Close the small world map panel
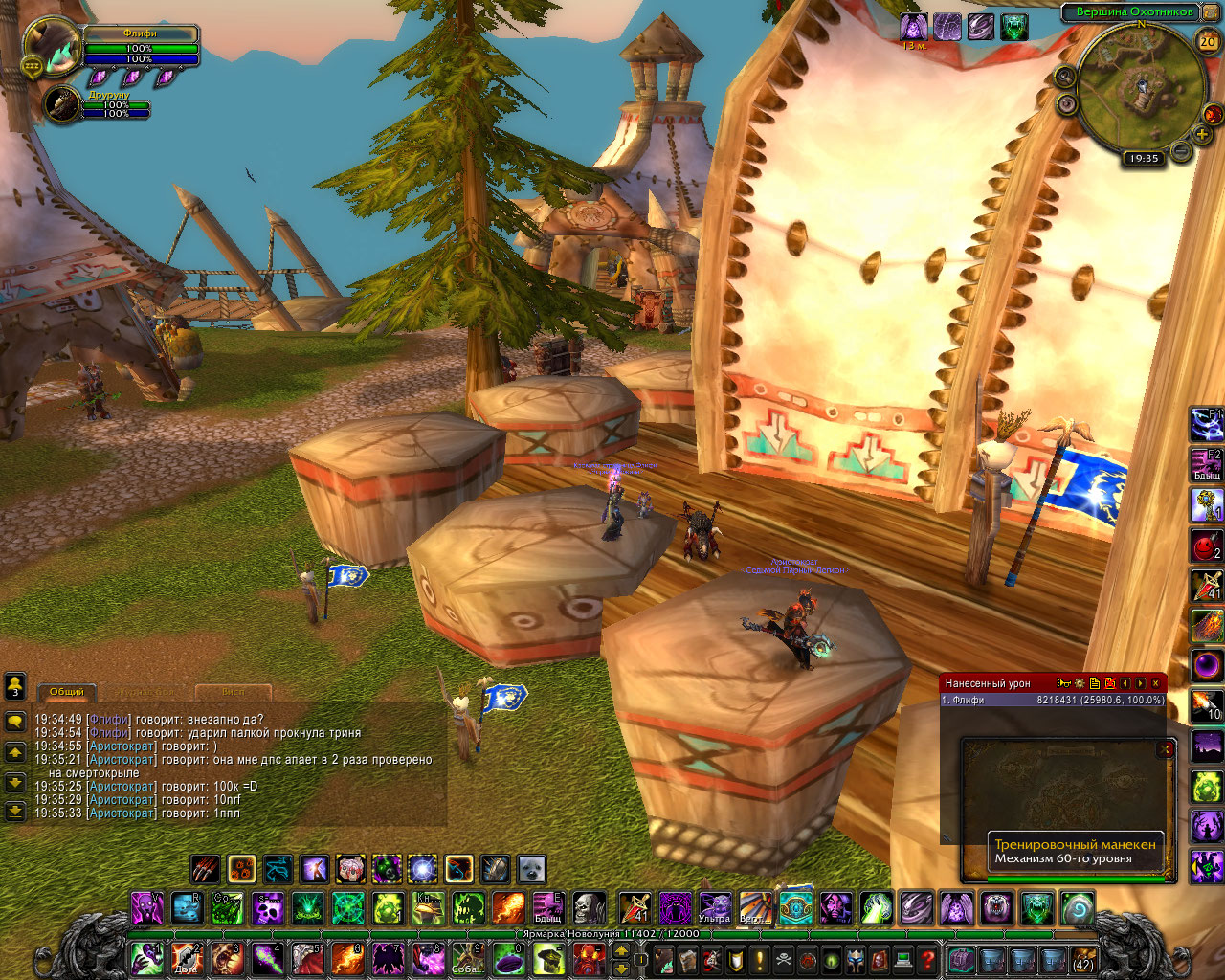Viewport: 1225px width, 980px height. [1165, 749]
